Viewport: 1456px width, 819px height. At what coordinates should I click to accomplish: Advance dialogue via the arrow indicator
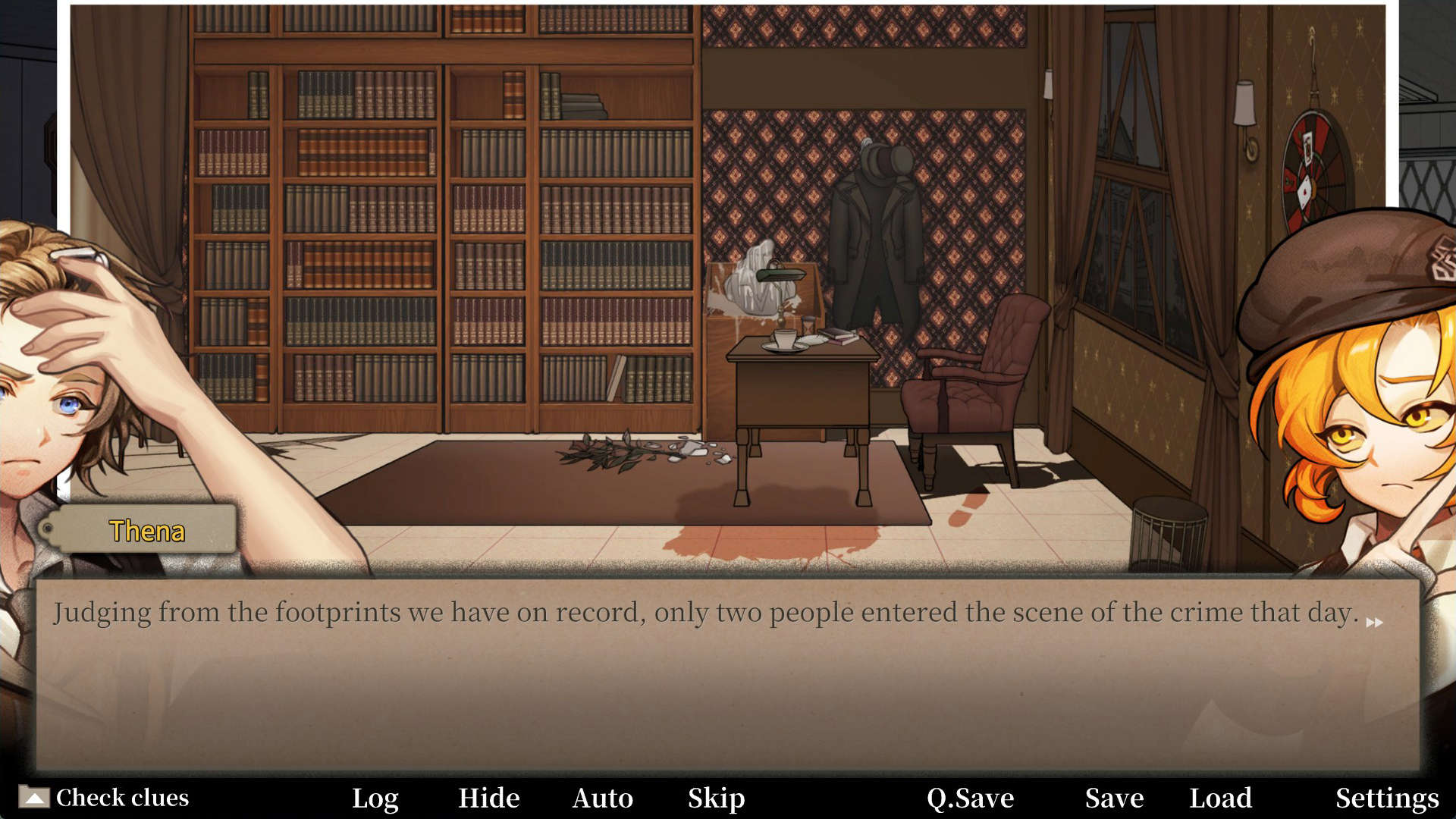[x=1374, y=623]
